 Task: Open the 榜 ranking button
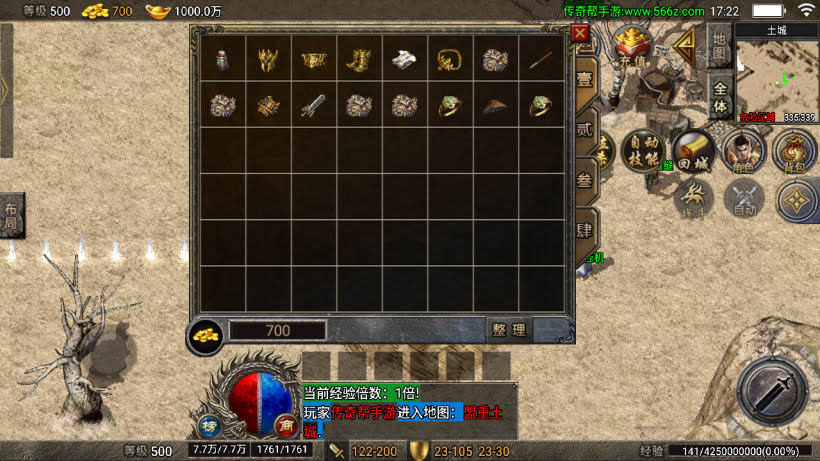tap(209, 423)
